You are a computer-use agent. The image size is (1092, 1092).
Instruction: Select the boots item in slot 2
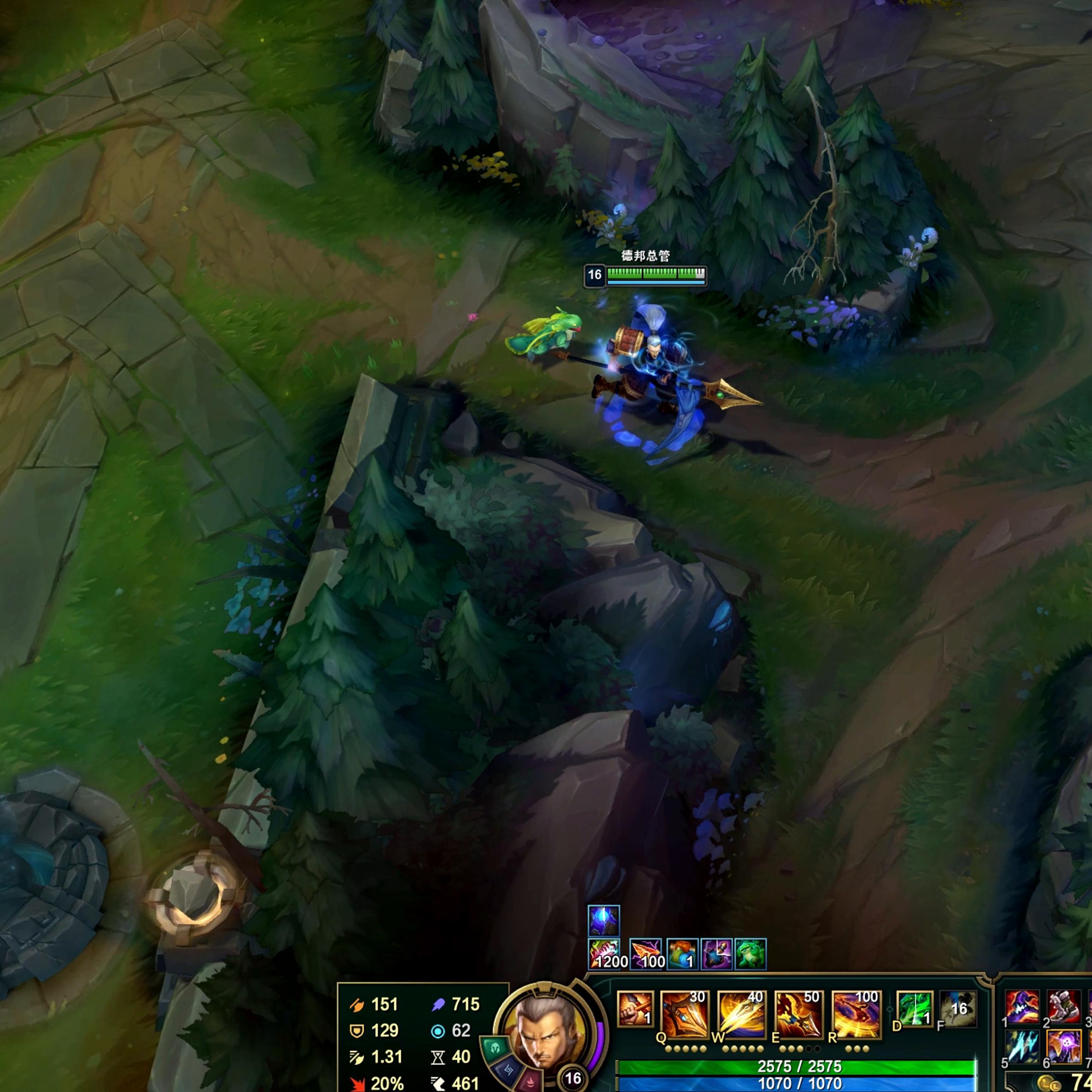pyautogui.click(x=1062, y=1007)
